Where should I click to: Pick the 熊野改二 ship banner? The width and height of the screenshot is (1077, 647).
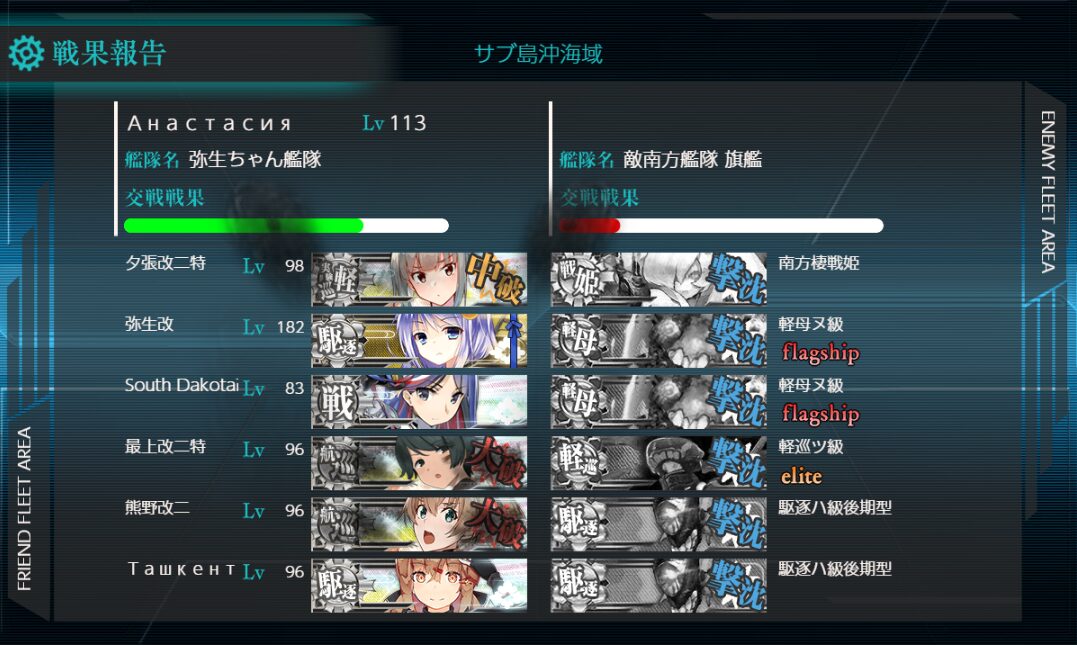point(419,524)
